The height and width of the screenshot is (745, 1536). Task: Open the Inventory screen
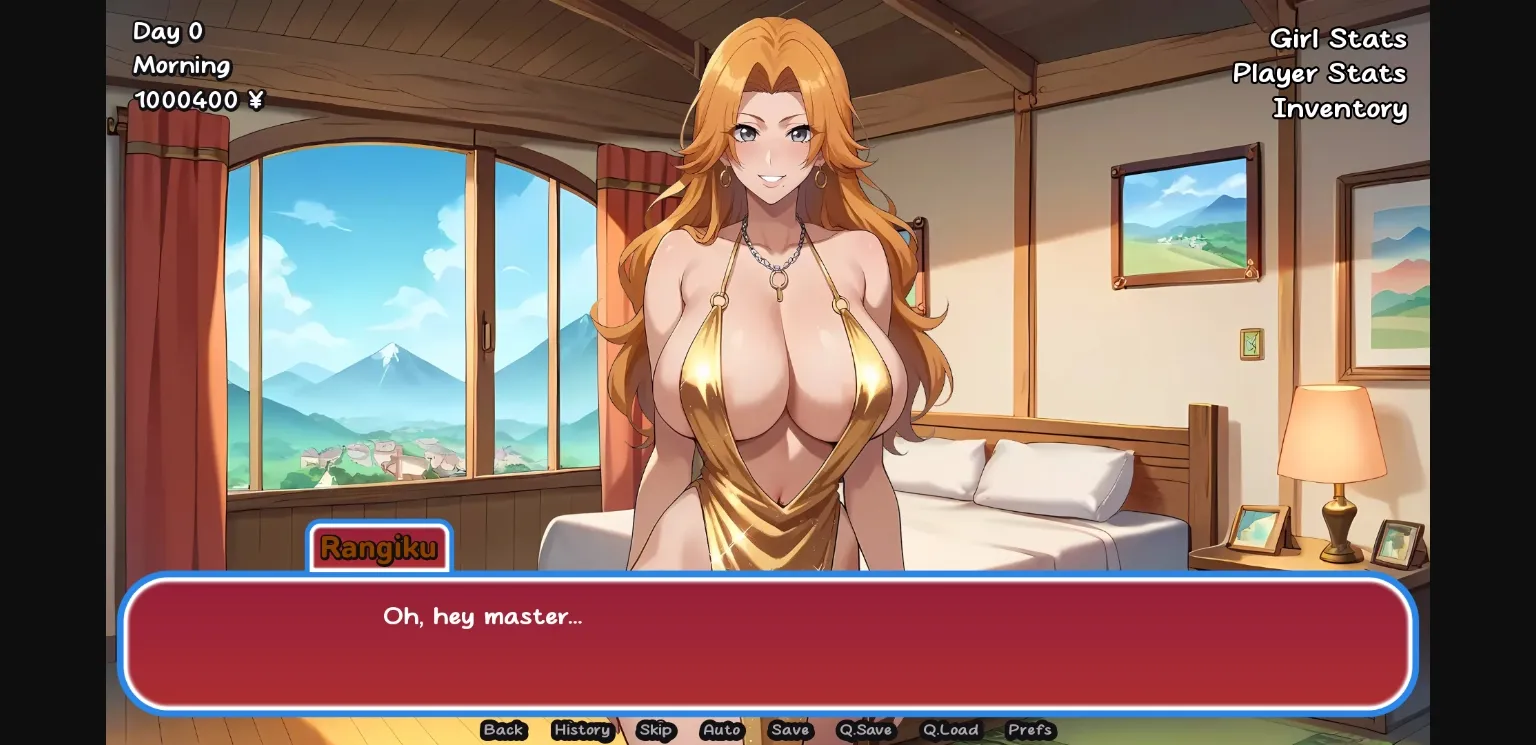coord(1340,109)
